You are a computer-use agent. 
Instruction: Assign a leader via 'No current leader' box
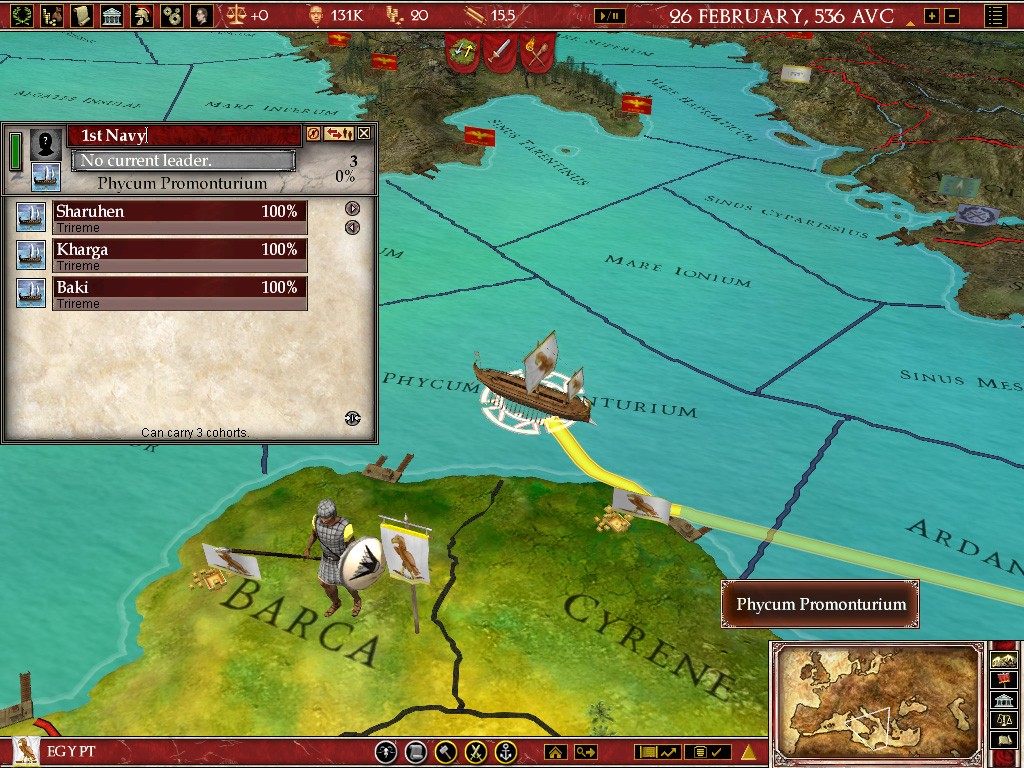pos(183,161)
